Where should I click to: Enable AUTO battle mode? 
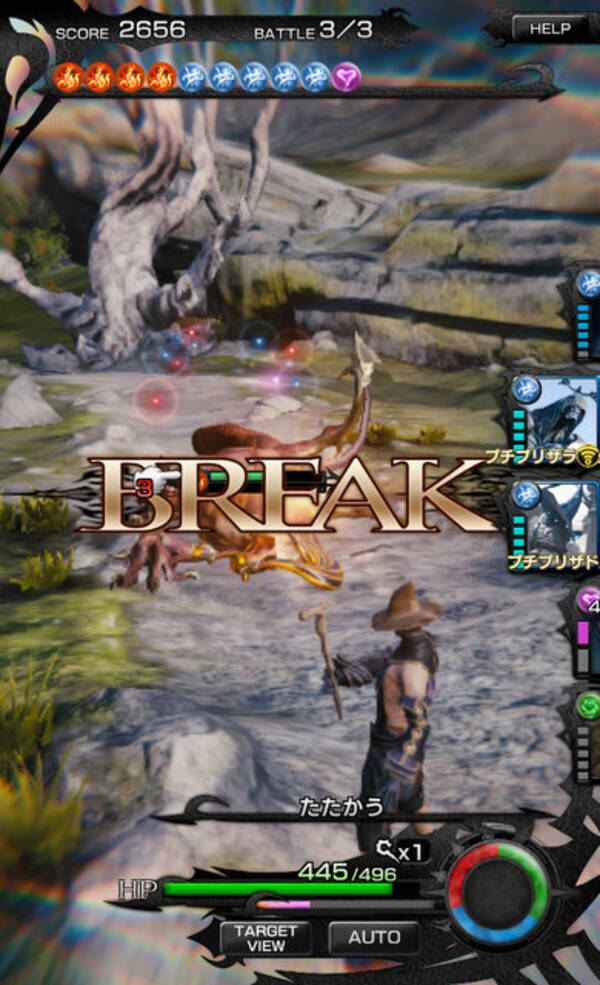[x=374, y=937]
